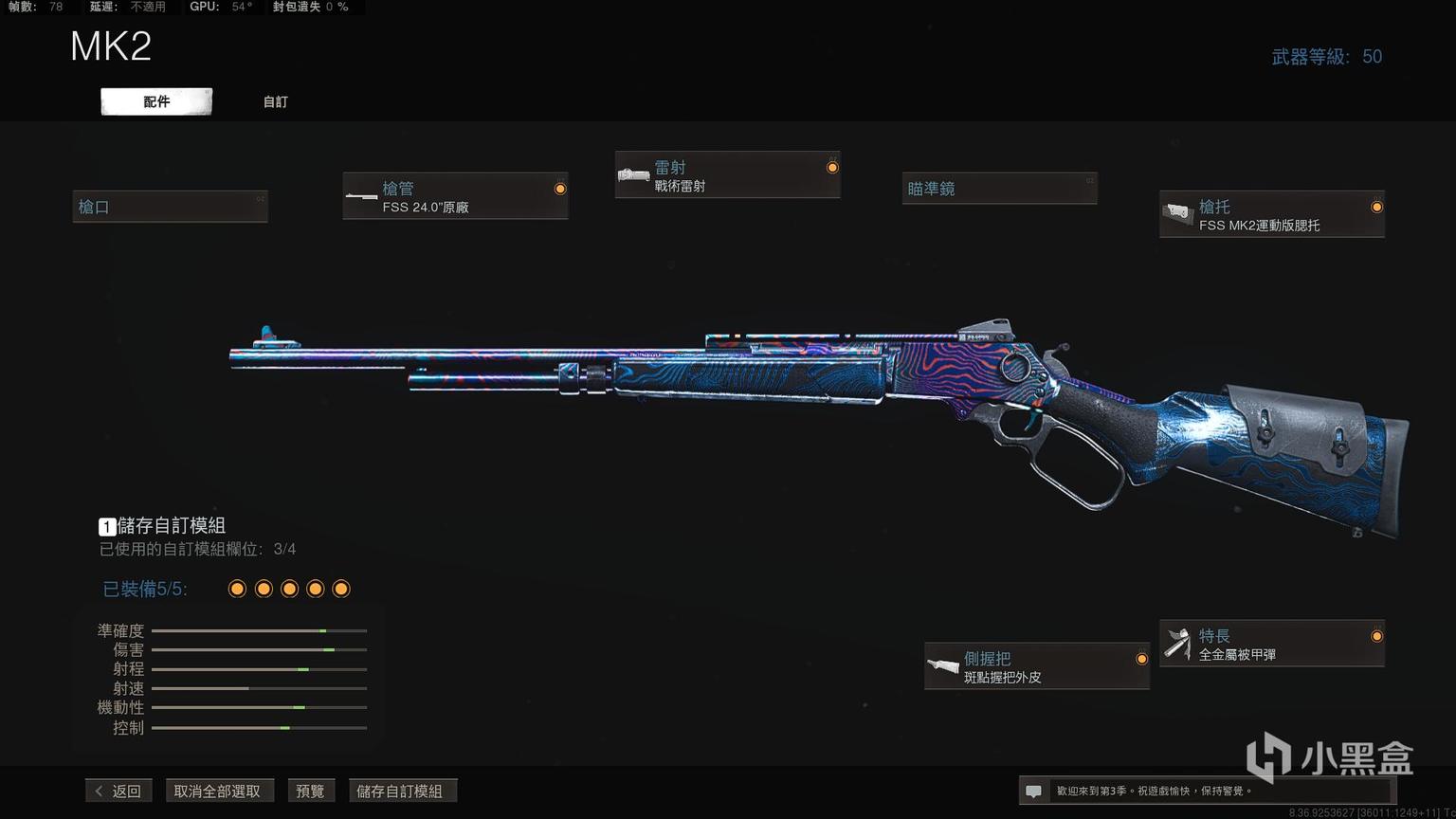Open the 槍管 barrel slot with FSS 24.0"

pyautogui.click(x=455, y=197)
